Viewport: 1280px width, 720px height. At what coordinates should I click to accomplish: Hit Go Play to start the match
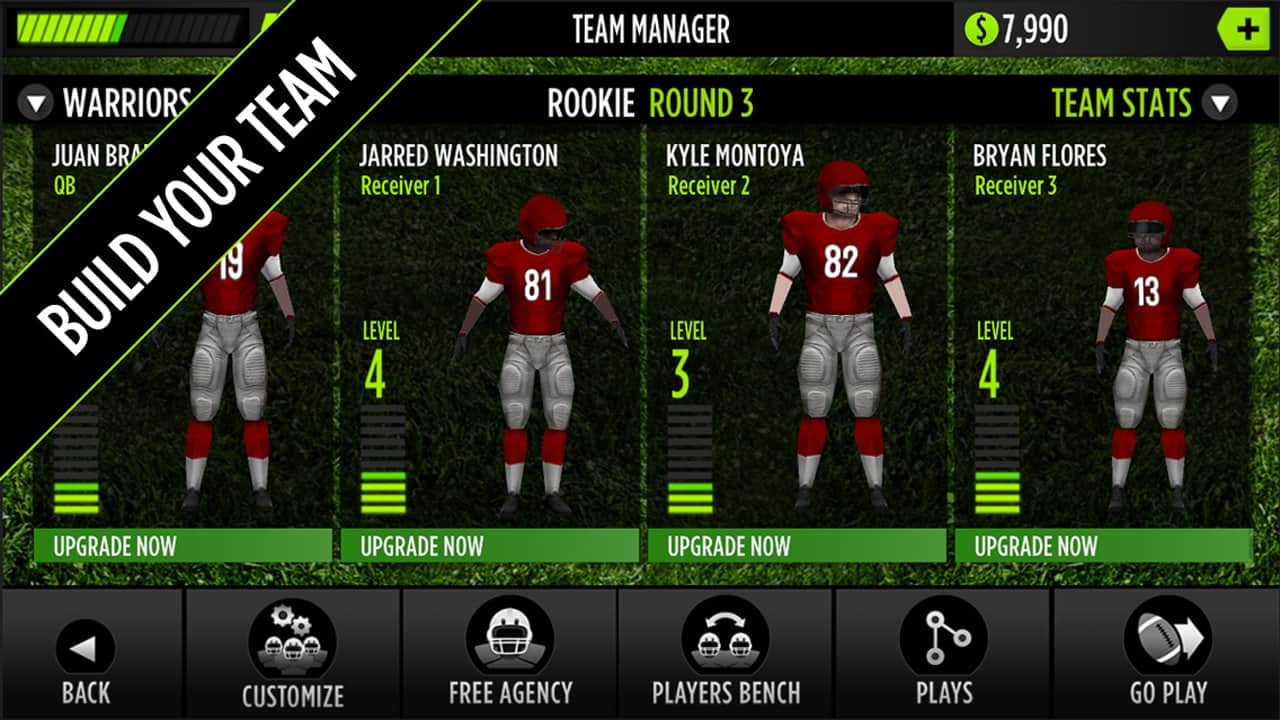[1167, 655]
